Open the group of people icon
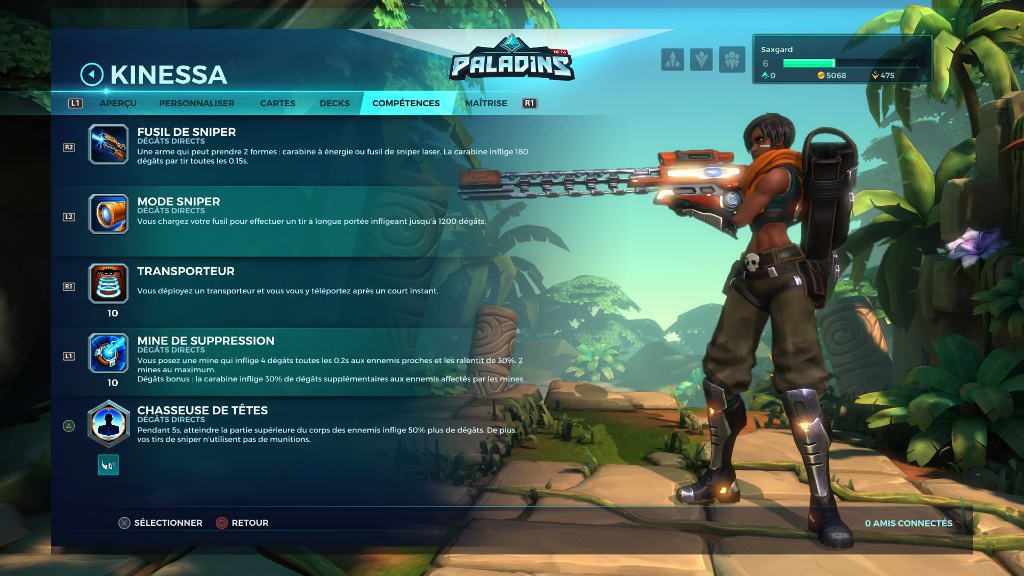The height and width of the screenshot is (576, 1024). [732, 60]
